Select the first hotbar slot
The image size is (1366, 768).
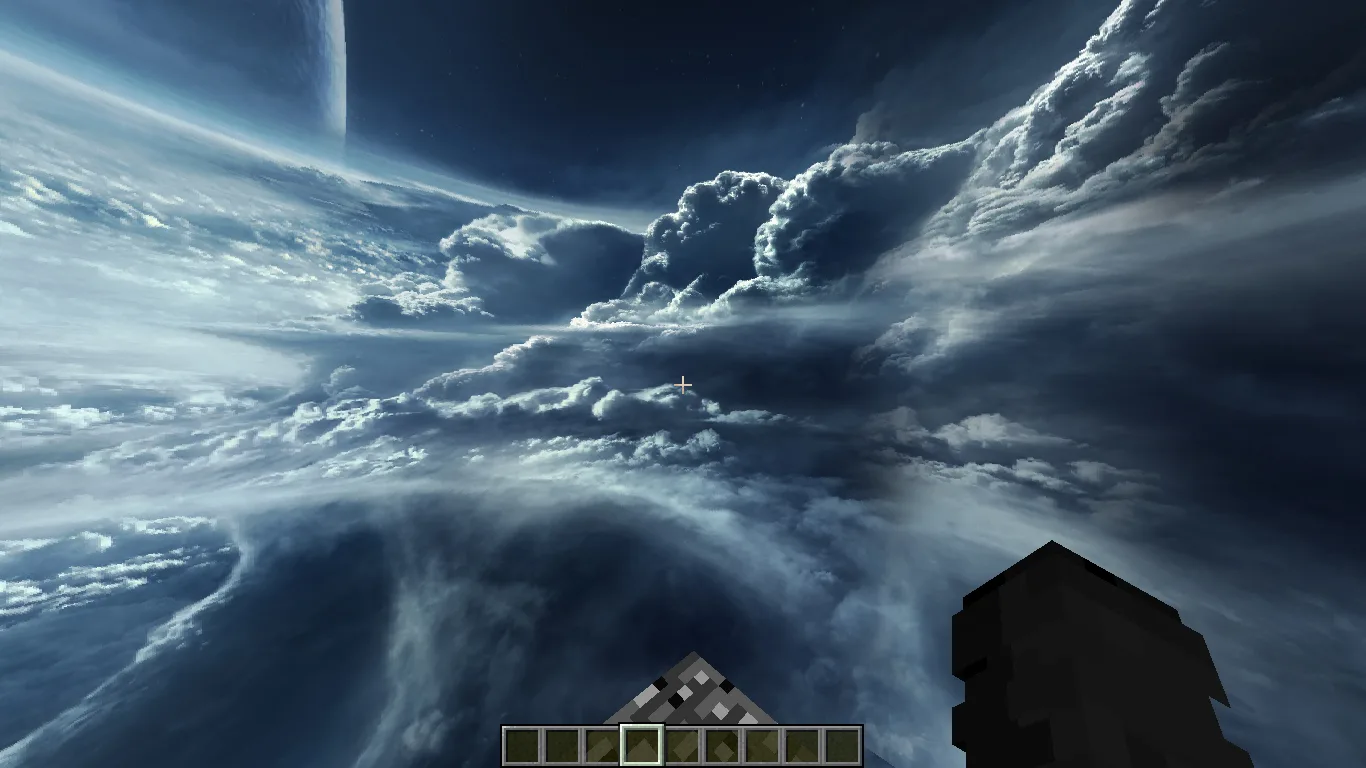(x=524, y=743)
